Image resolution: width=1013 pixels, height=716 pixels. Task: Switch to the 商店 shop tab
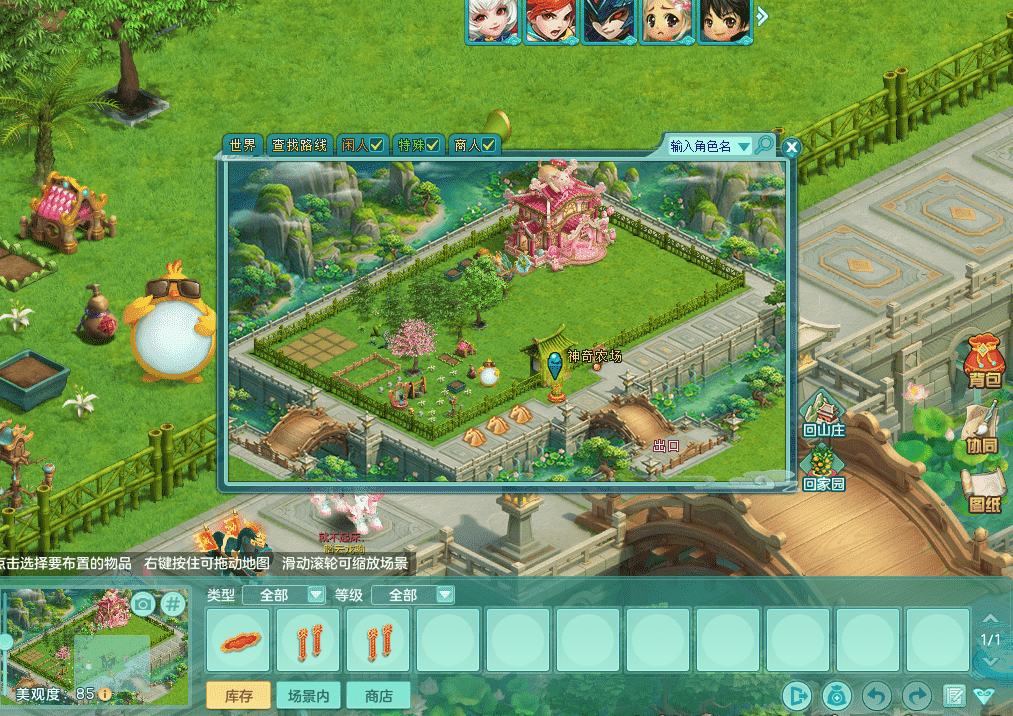[378, 696]
